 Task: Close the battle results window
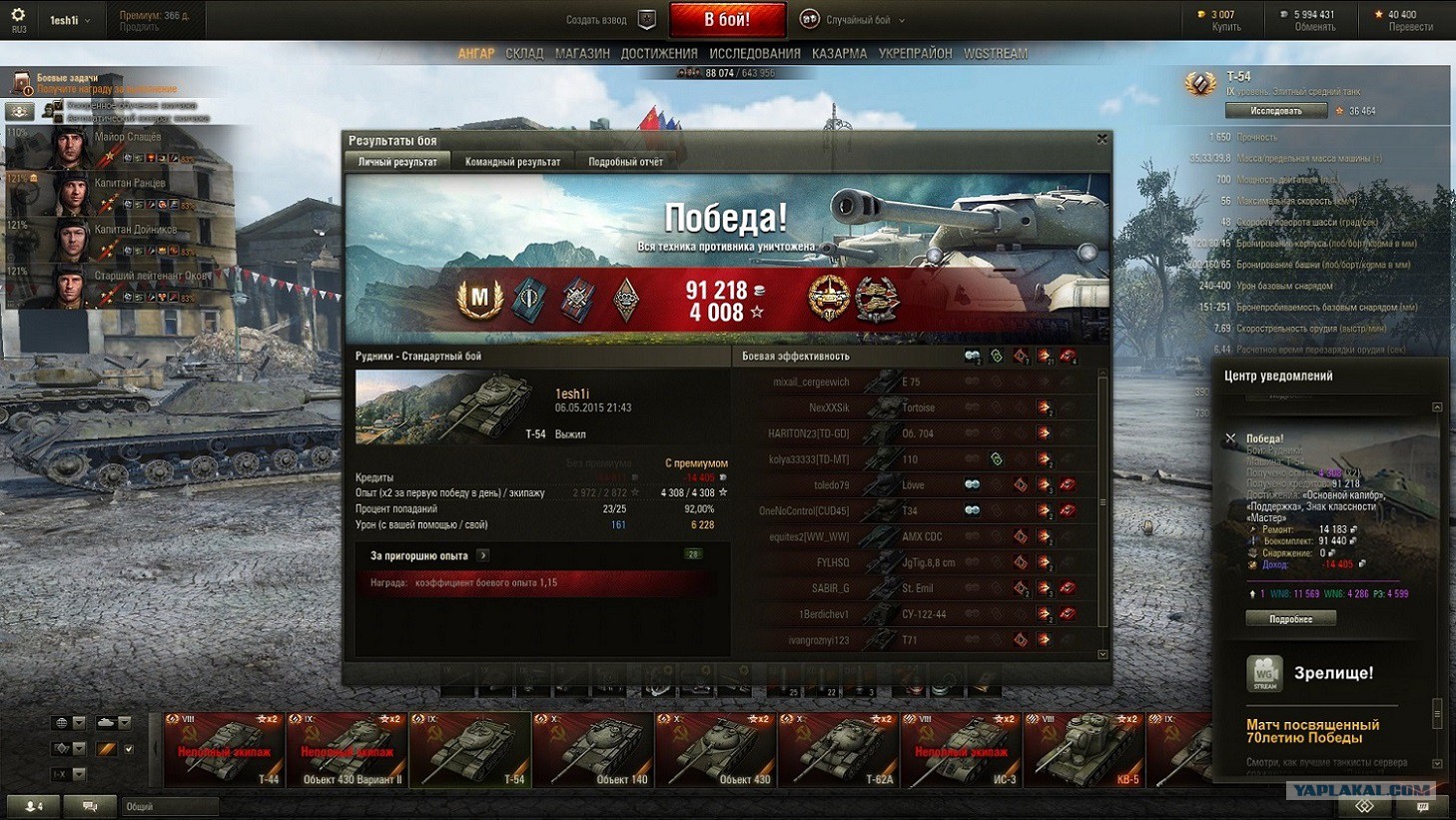(1101, 140)
